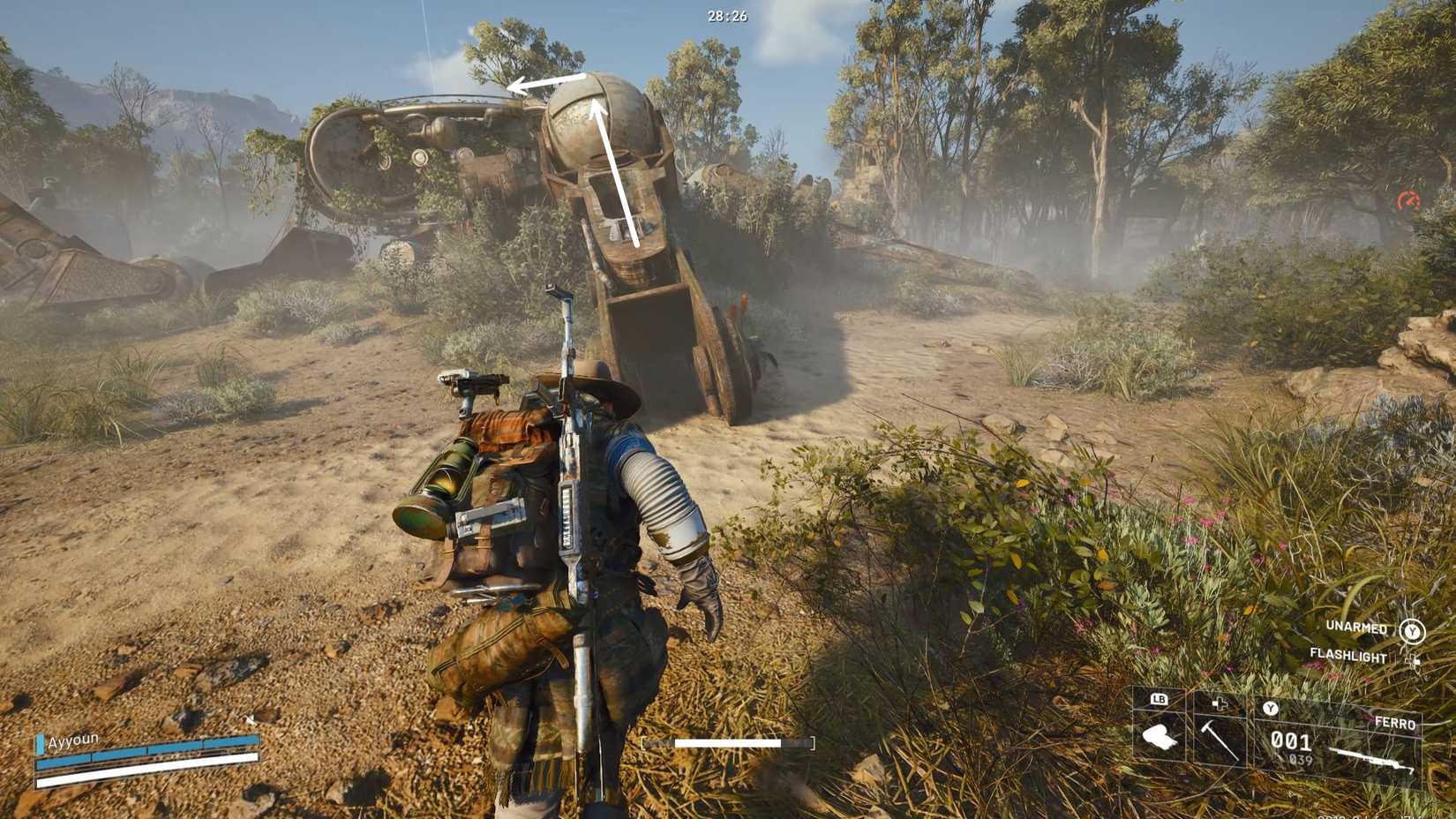
Task: Click the Y button badge above the ammo counter
Action: (x=1271, y=708)
